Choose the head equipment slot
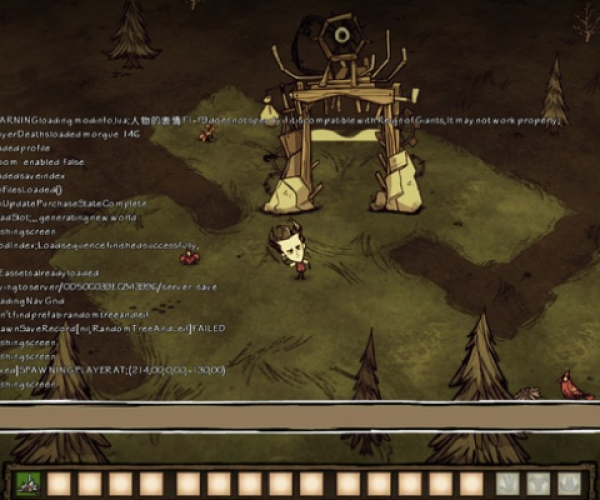This screenshot has width=600, height=500. pyautogui.click(x=571, y=484)
